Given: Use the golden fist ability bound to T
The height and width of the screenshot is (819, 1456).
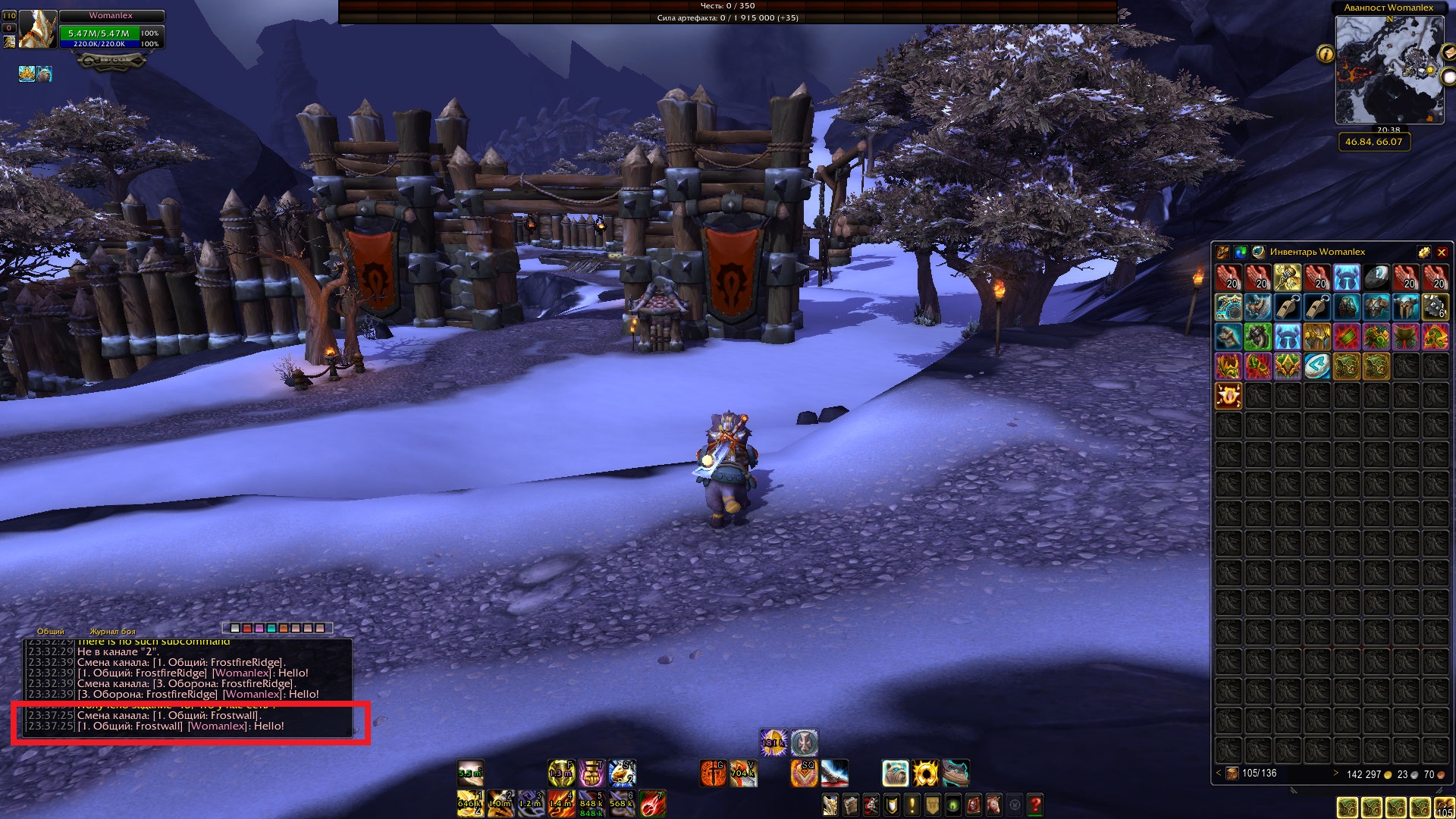Looking at the screenshot, I should tap(591, 773).
